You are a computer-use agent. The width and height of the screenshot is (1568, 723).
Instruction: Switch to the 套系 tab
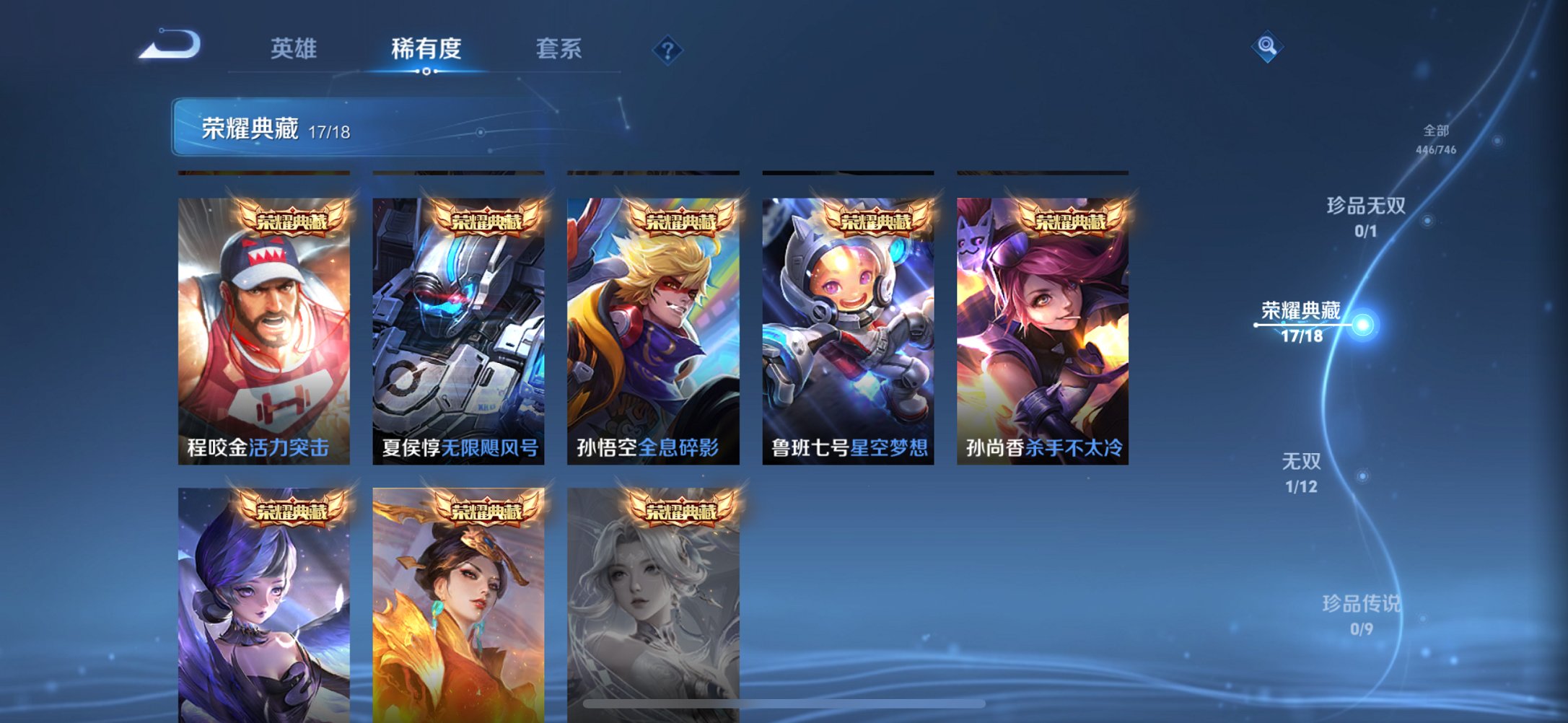[x=559, y=48]
